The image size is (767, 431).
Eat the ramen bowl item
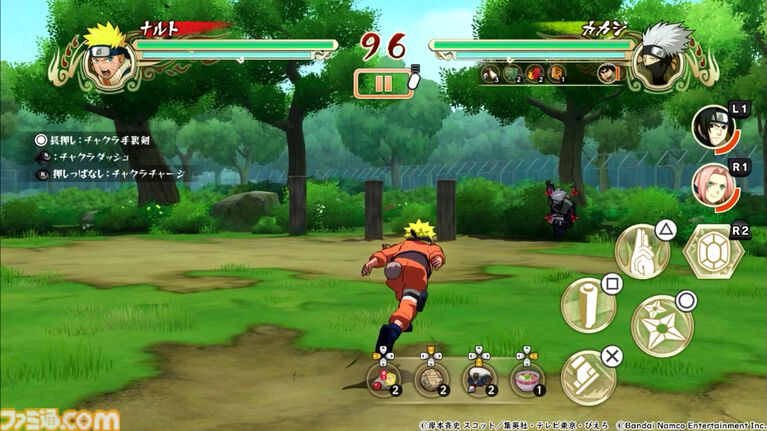pos(527,378)
